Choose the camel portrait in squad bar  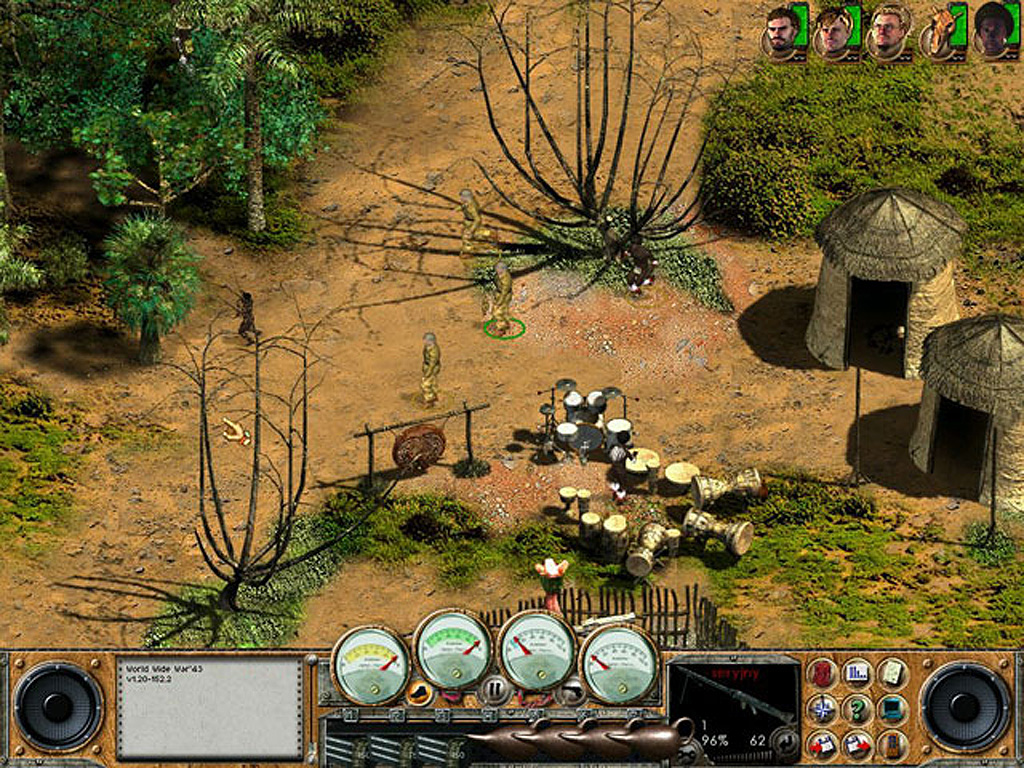click(x=941, y=31)
